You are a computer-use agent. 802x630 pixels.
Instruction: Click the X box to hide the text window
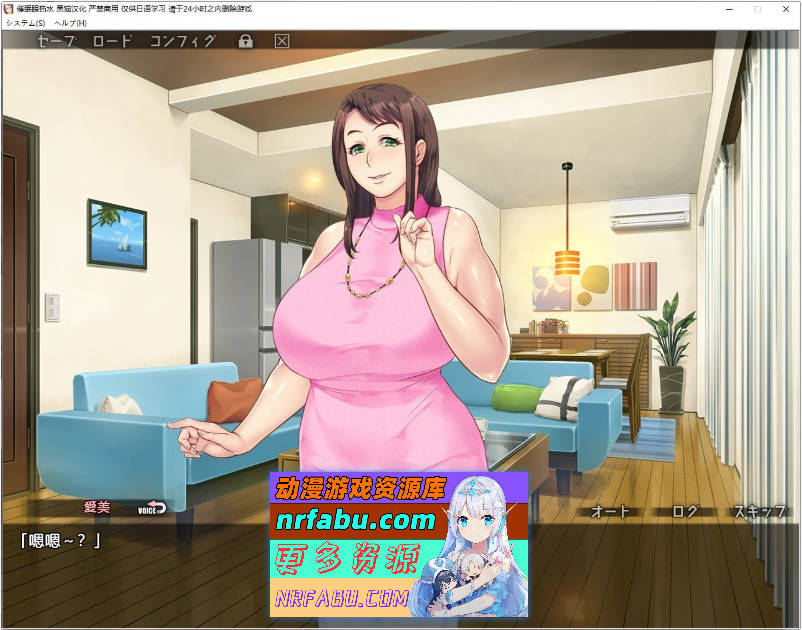pyautogui.click(x=282, y=41)
